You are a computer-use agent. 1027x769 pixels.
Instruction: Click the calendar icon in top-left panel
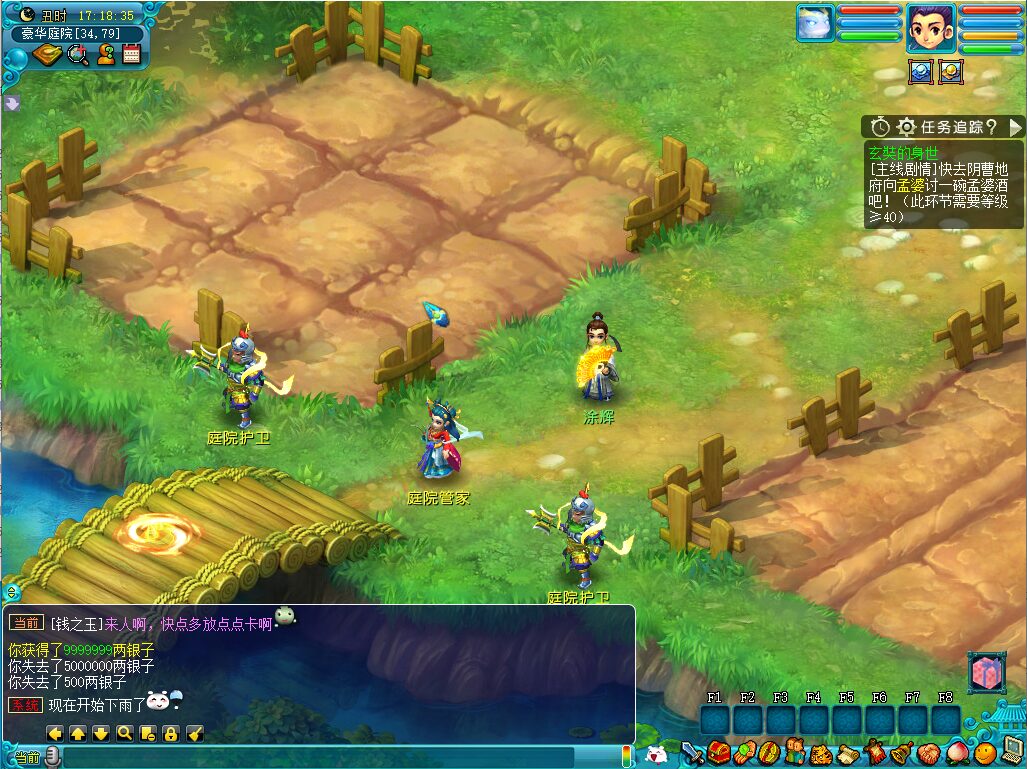[131, 54]
